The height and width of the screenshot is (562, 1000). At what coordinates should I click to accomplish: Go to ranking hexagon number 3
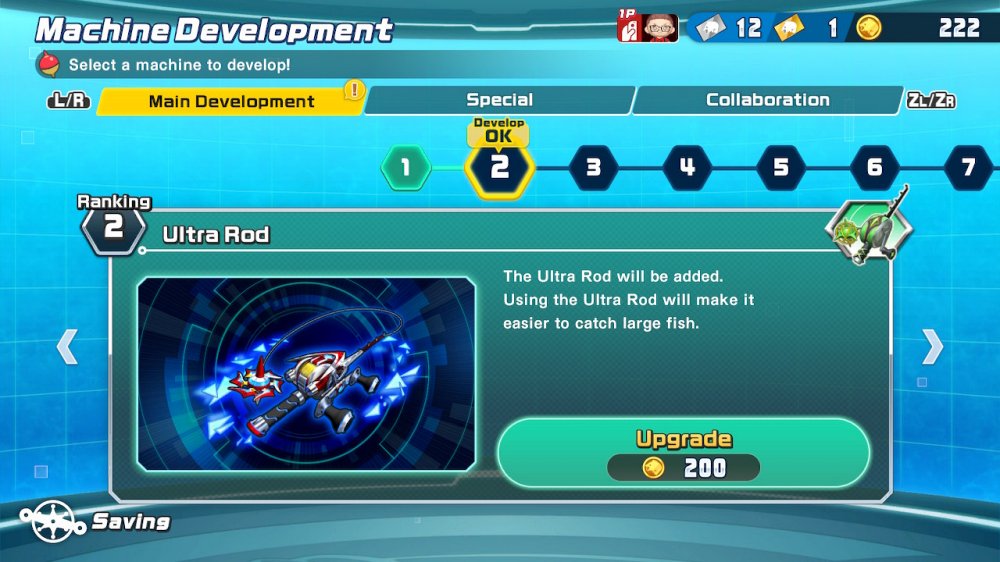coord(593,167)
